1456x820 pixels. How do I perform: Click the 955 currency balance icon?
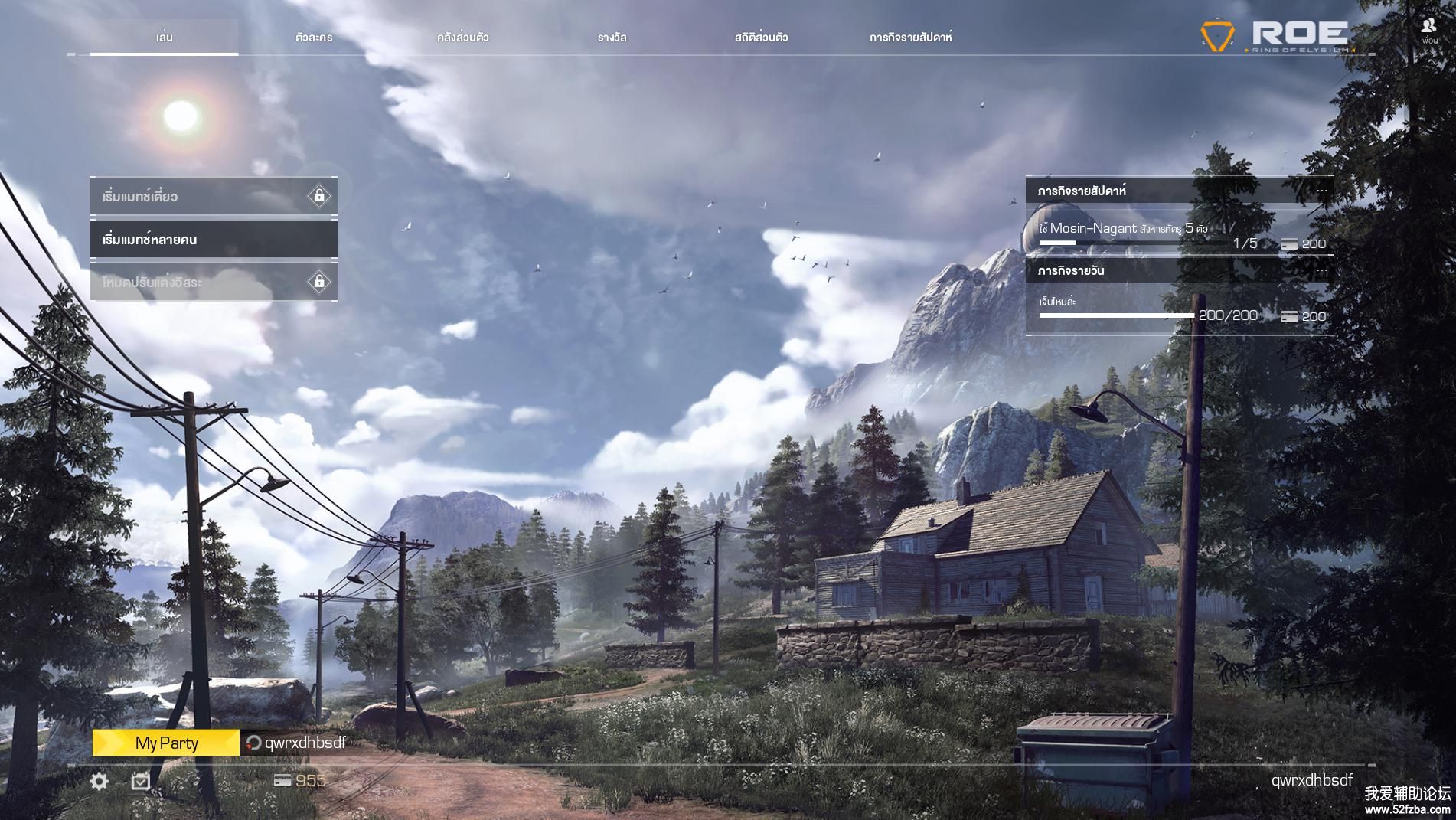tap(283, 780)
